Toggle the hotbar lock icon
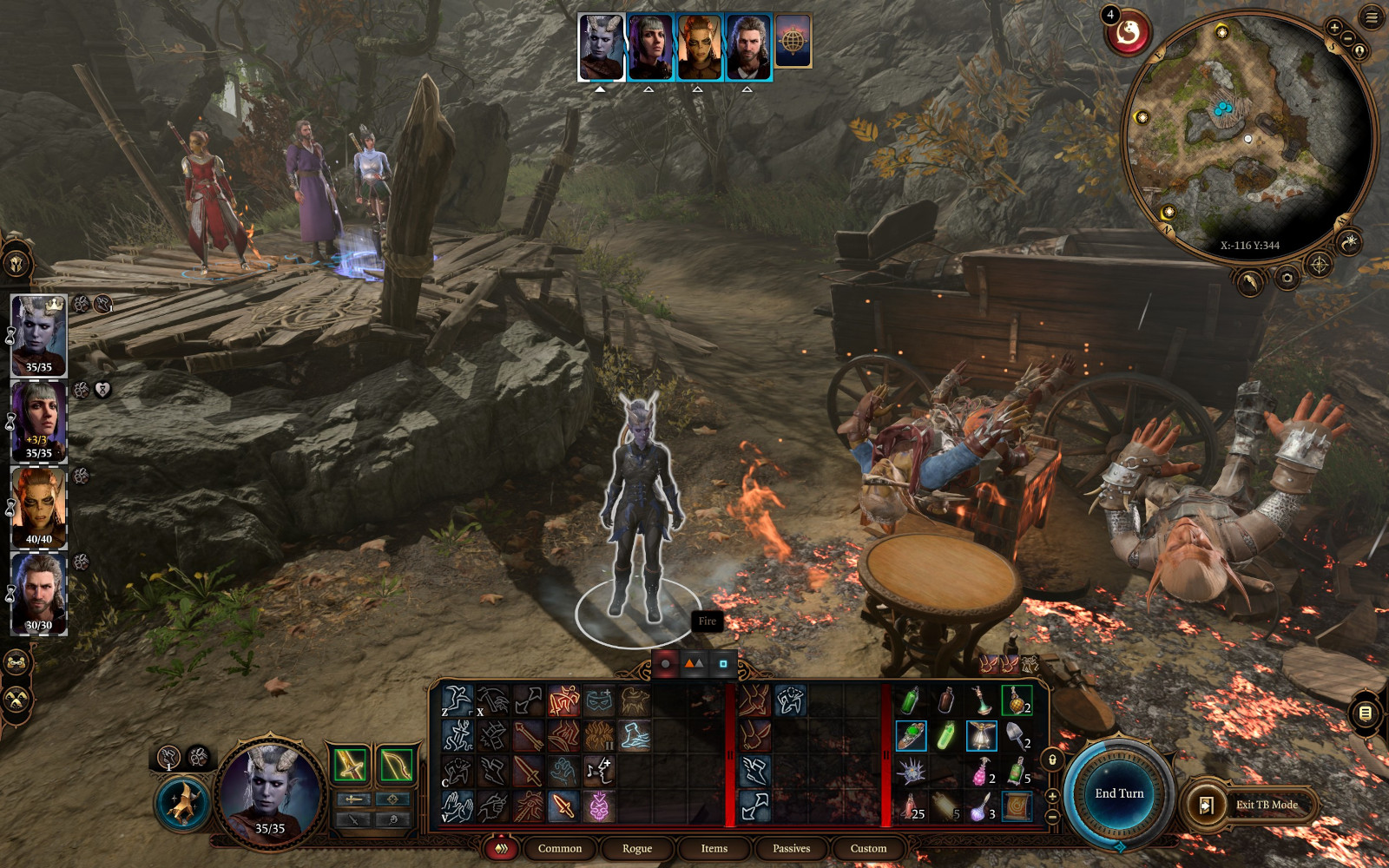Viewport: 1389px width, 868px height. [x=1052, y=760]
